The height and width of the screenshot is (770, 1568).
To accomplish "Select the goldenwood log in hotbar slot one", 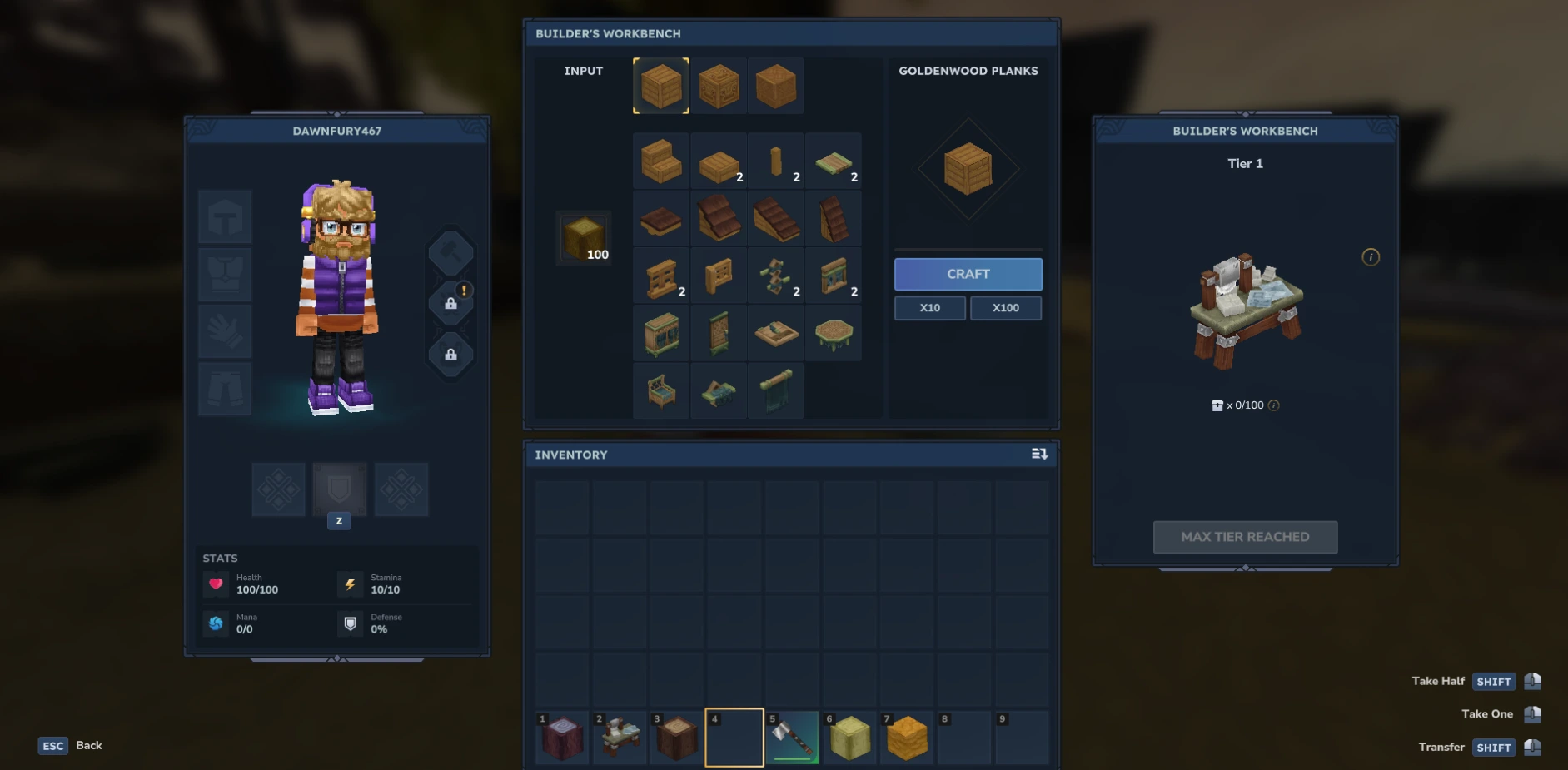I will pyautogui.click(x=561, y=737).
